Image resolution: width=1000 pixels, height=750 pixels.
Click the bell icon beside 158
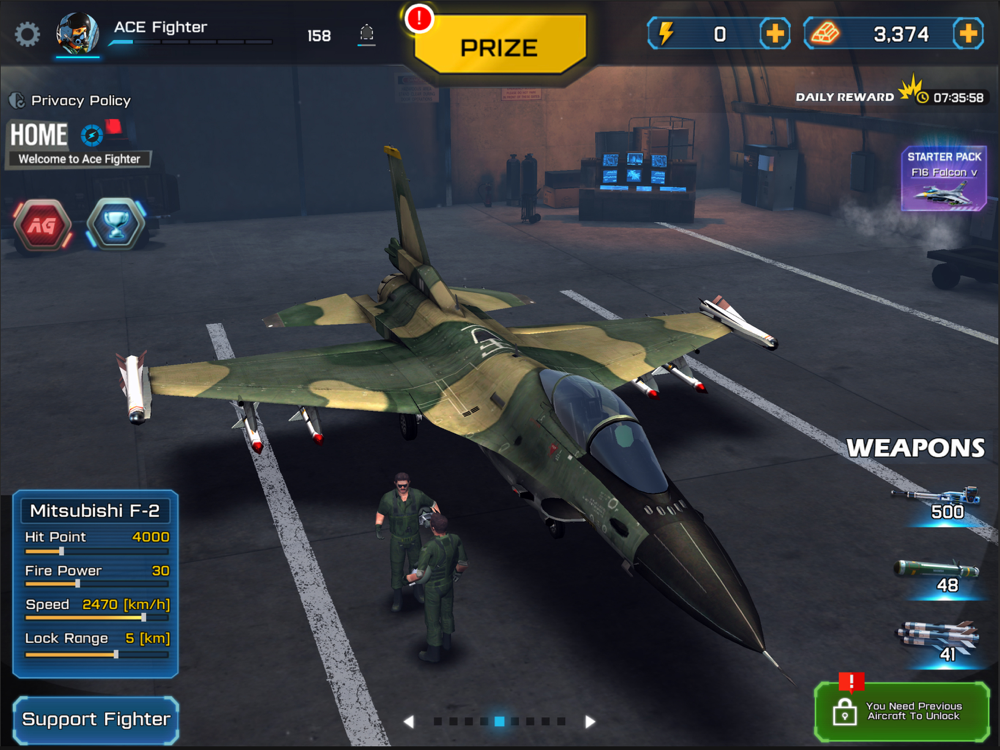[367, 35]
